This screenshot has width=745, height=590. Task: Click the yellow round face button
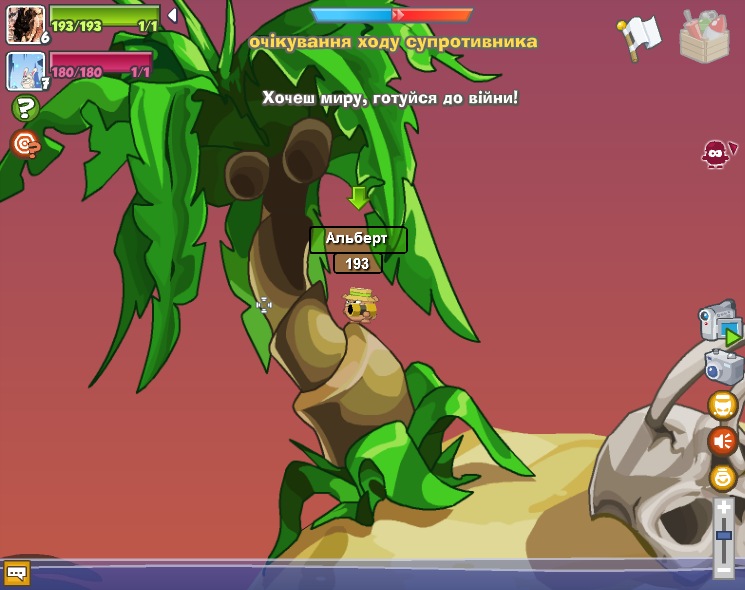coord(722,477)
